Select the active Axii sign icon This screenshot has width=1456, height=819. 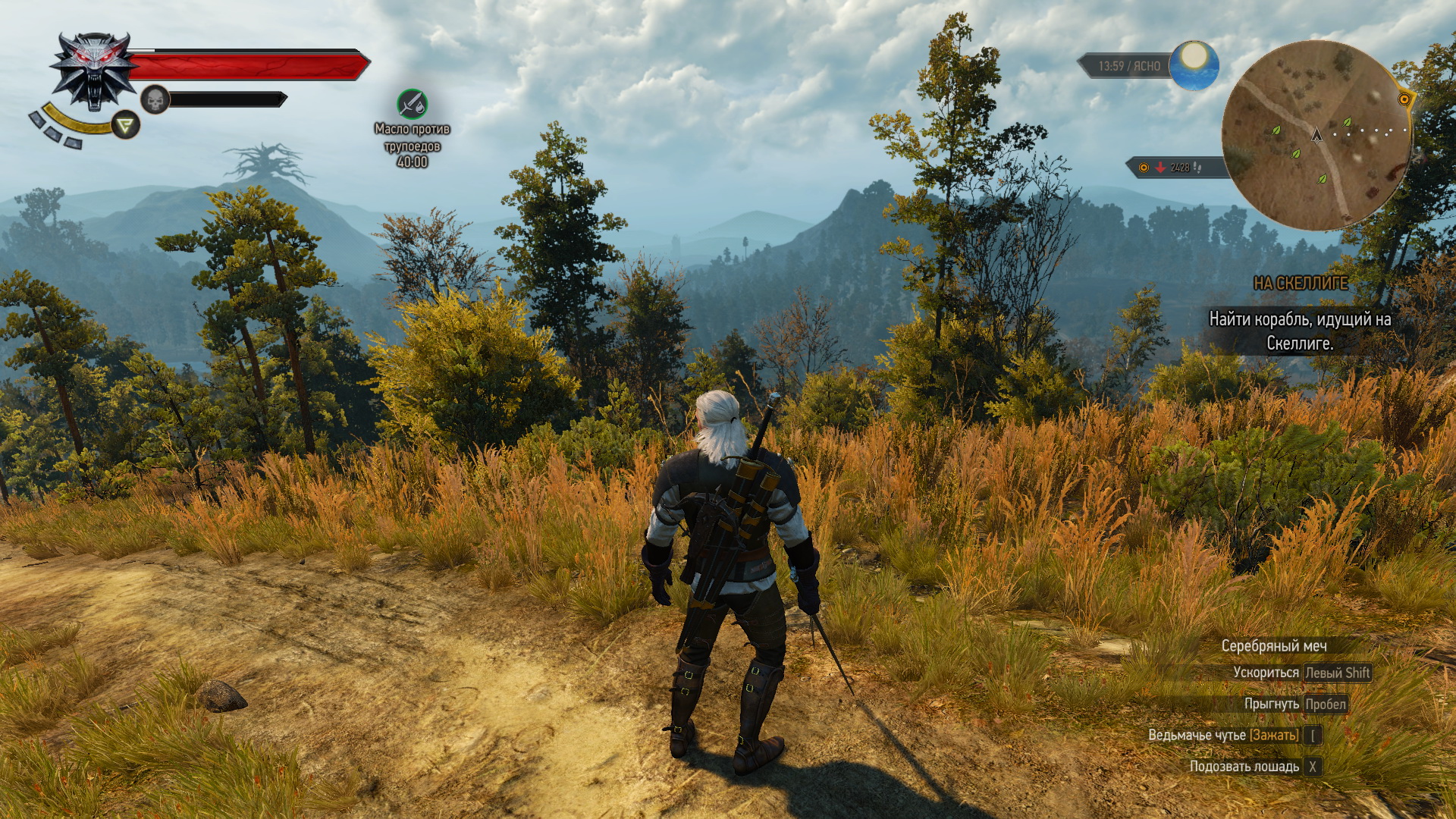tap(125, 124)
